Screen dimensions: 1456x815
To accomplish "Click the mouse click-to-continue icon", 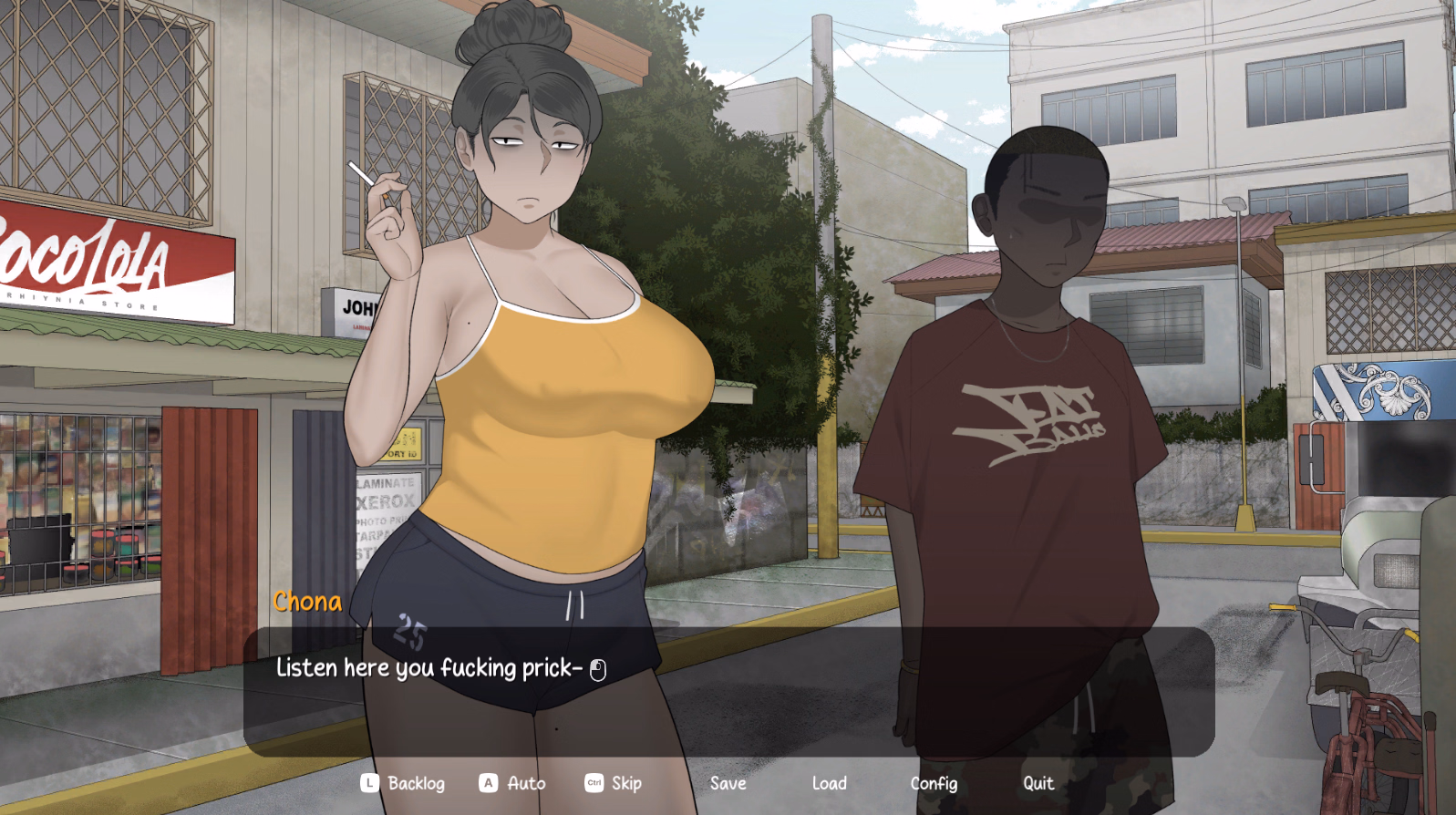I will [x=600, y=668].
